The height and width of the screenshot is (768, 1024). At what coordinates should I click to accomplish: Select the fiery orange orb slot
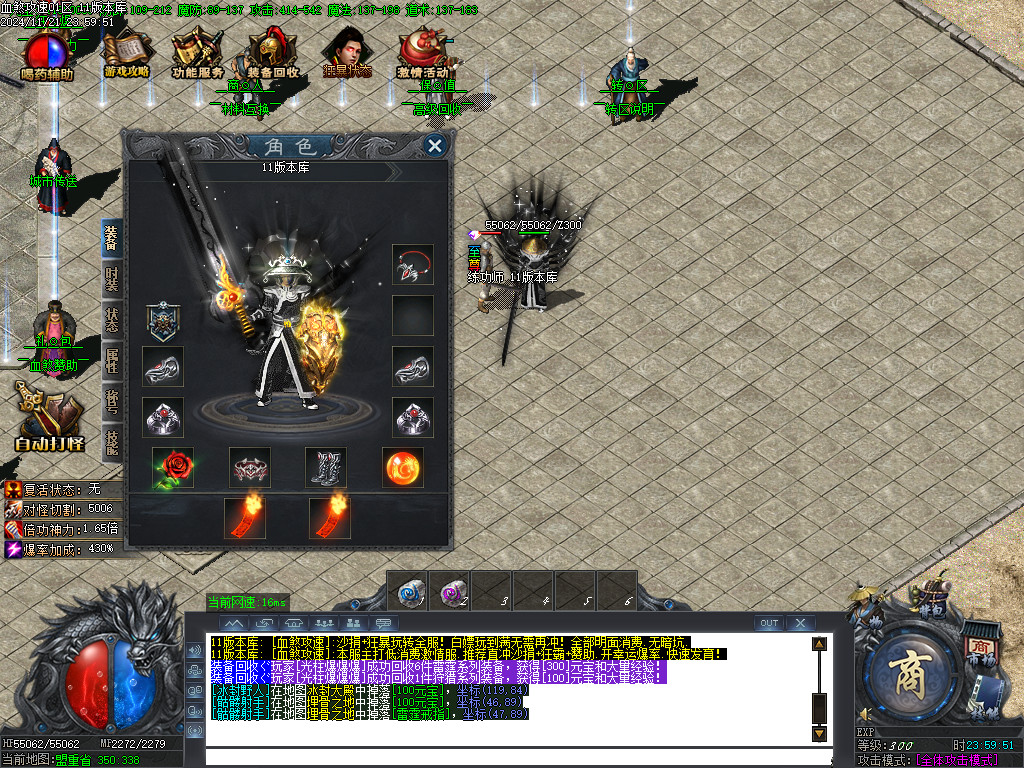(403, 467)
